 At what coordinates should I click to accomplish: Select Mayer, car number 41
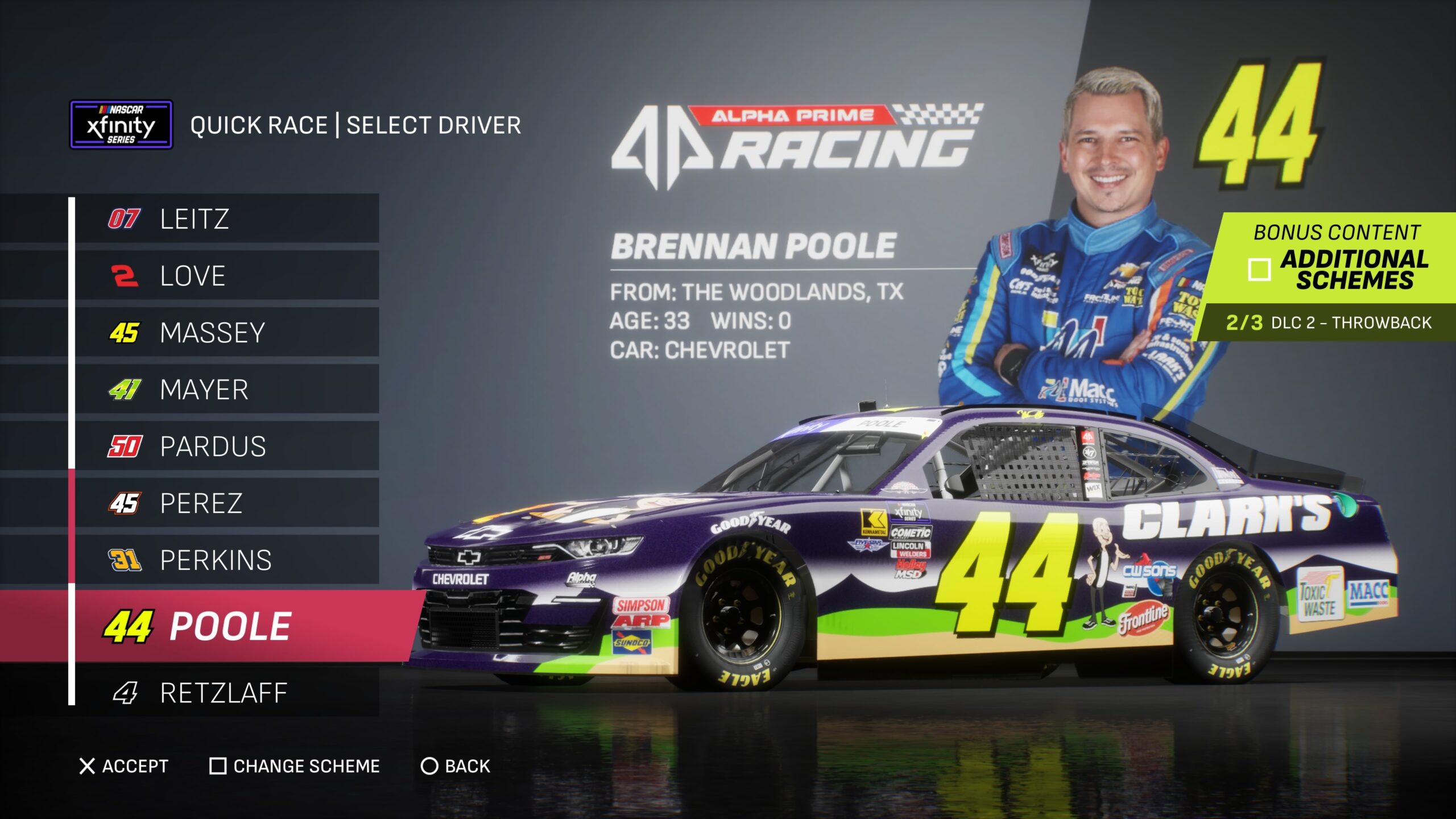226,390
